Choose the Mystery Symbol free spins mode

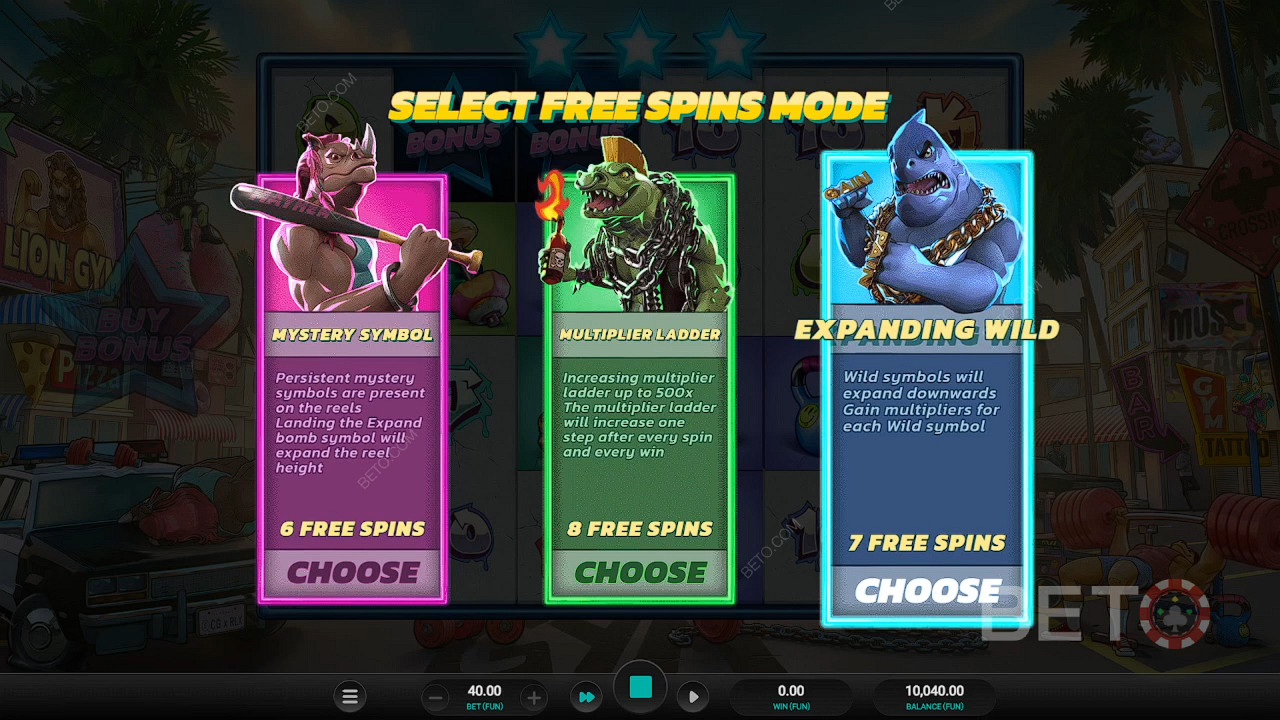[353, 572]
